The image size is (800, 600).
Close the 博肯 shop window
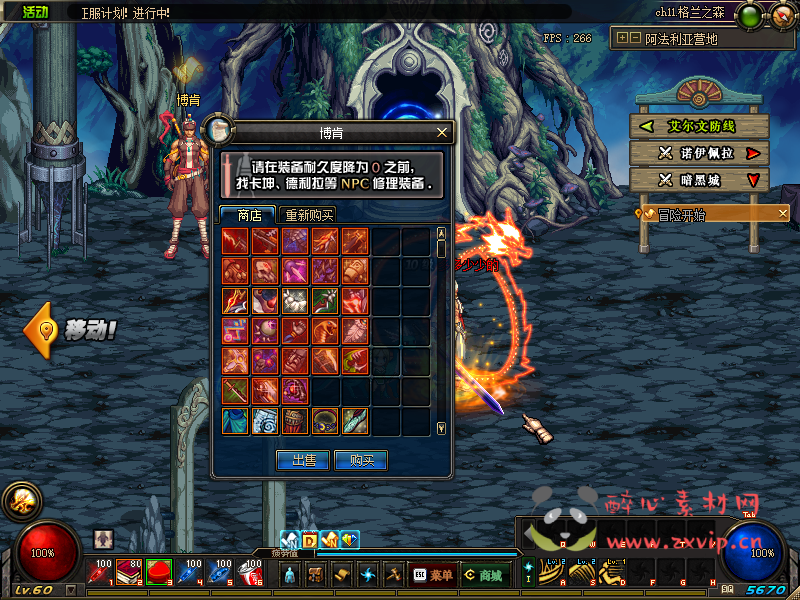pos(442,132)
